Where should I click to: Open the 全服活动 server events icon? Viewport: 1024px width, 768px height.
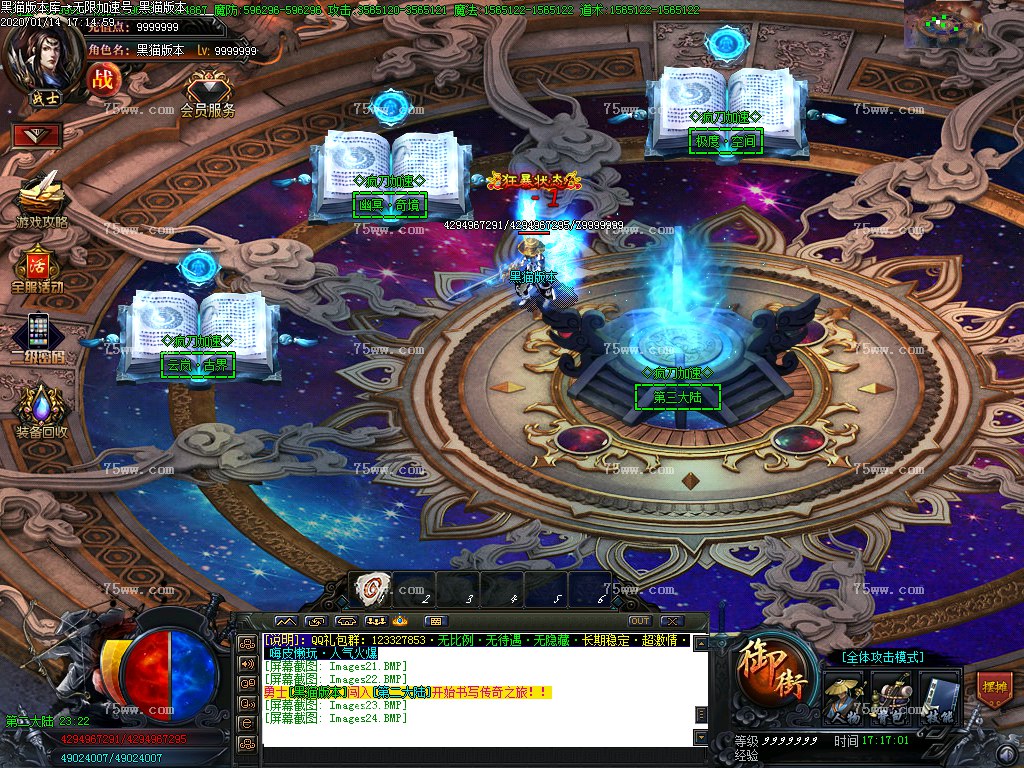38,266
